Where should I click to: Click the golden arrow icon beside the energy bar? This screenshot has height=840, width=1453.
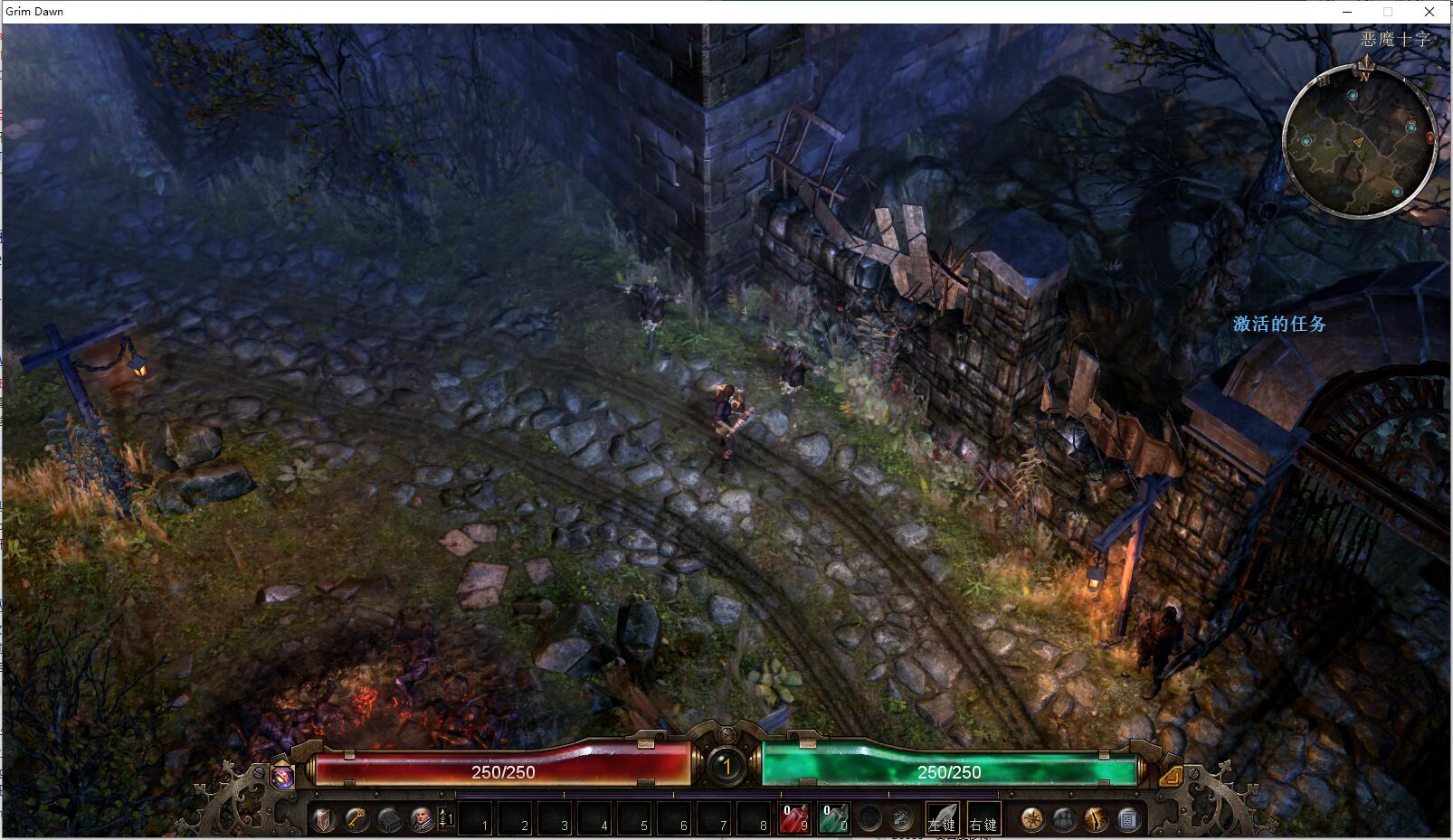1170,776
